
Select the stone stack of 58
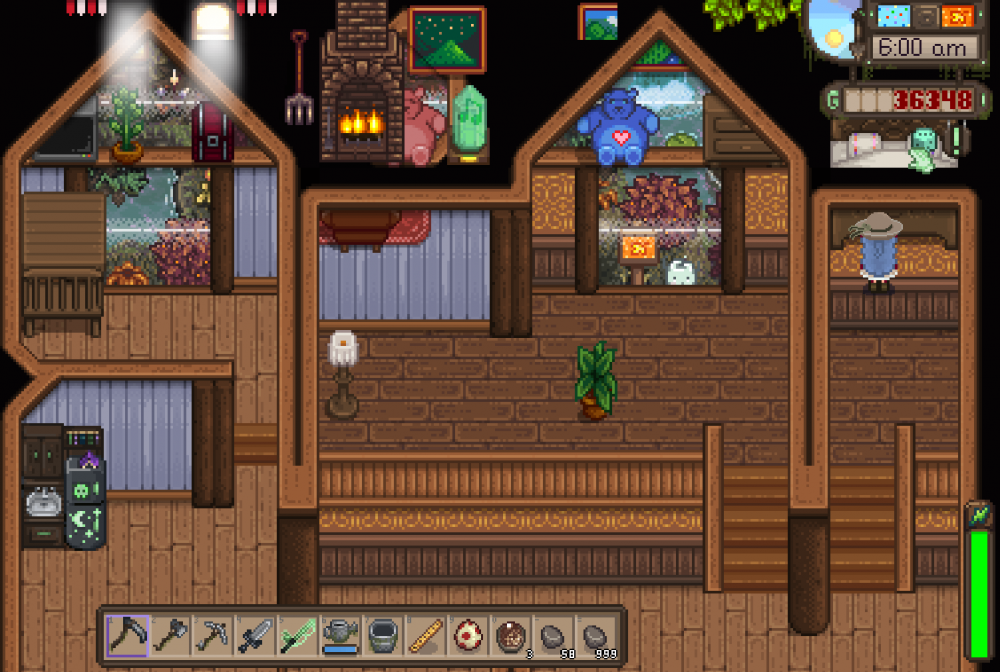(x=555, y=635)
